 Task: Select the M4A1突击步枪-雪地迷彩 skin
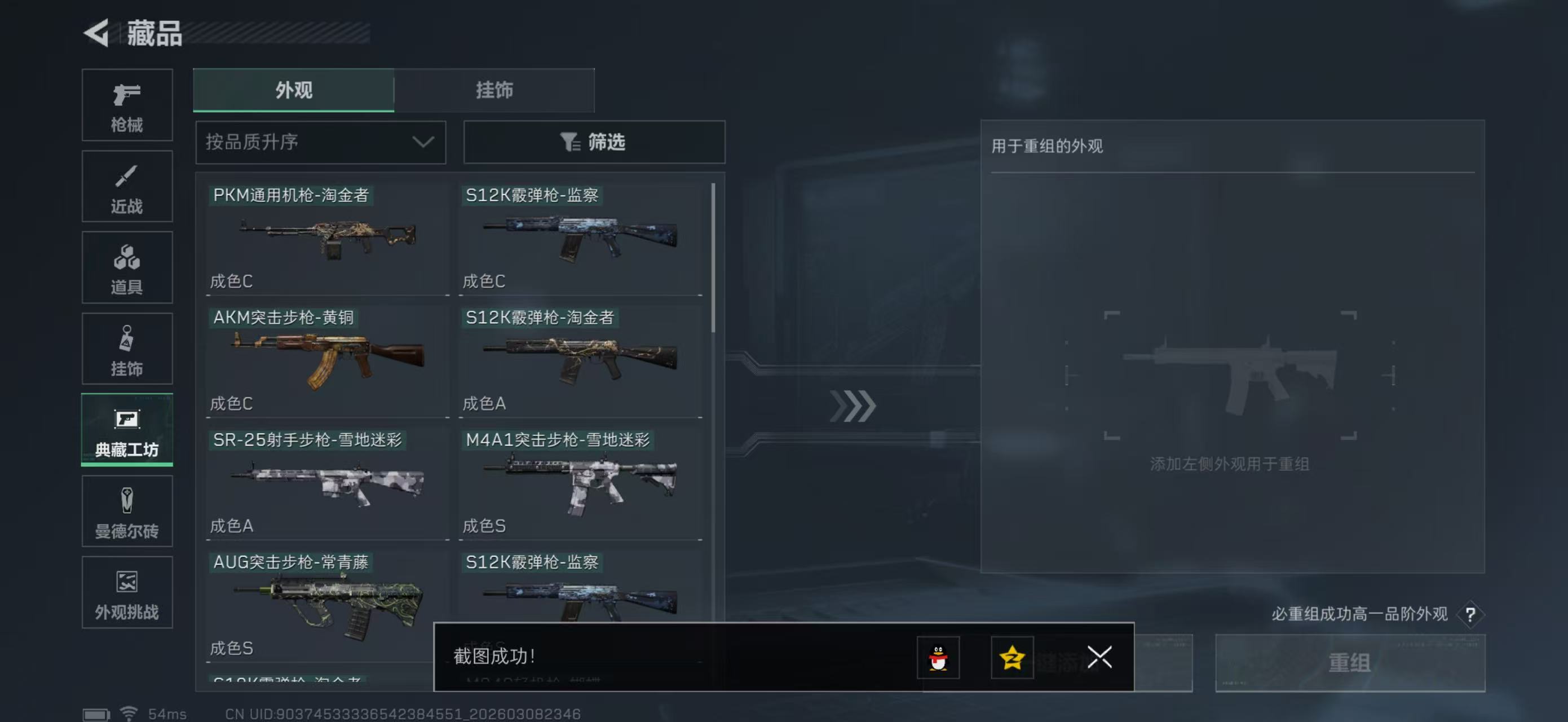click(x=580, y=483)
